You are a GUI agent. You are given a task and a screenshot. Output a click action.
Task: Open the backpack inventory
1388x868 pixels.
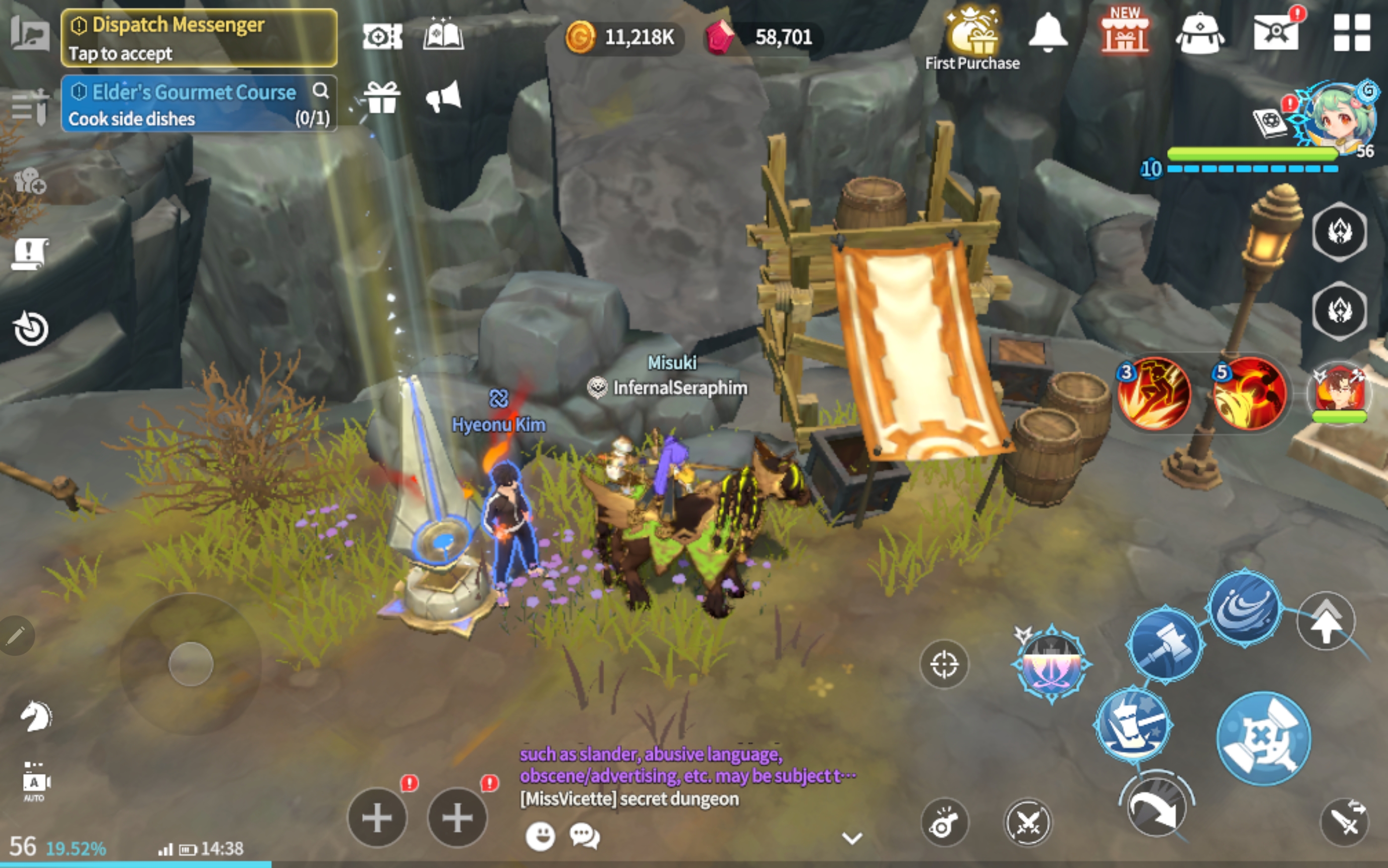tap(1200, 35)
